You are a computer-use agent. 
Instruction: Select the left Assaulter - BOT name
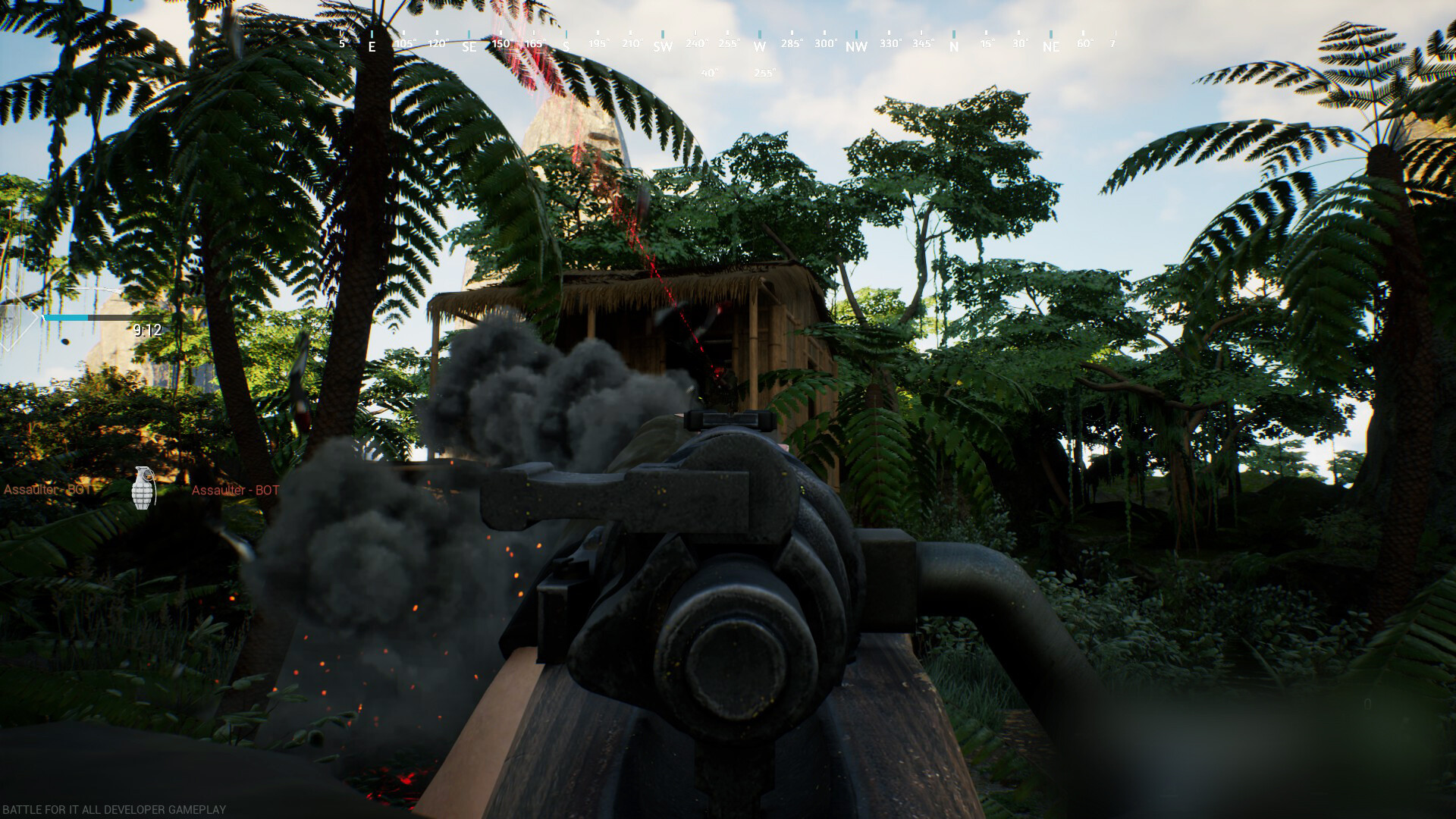(48, 490)
